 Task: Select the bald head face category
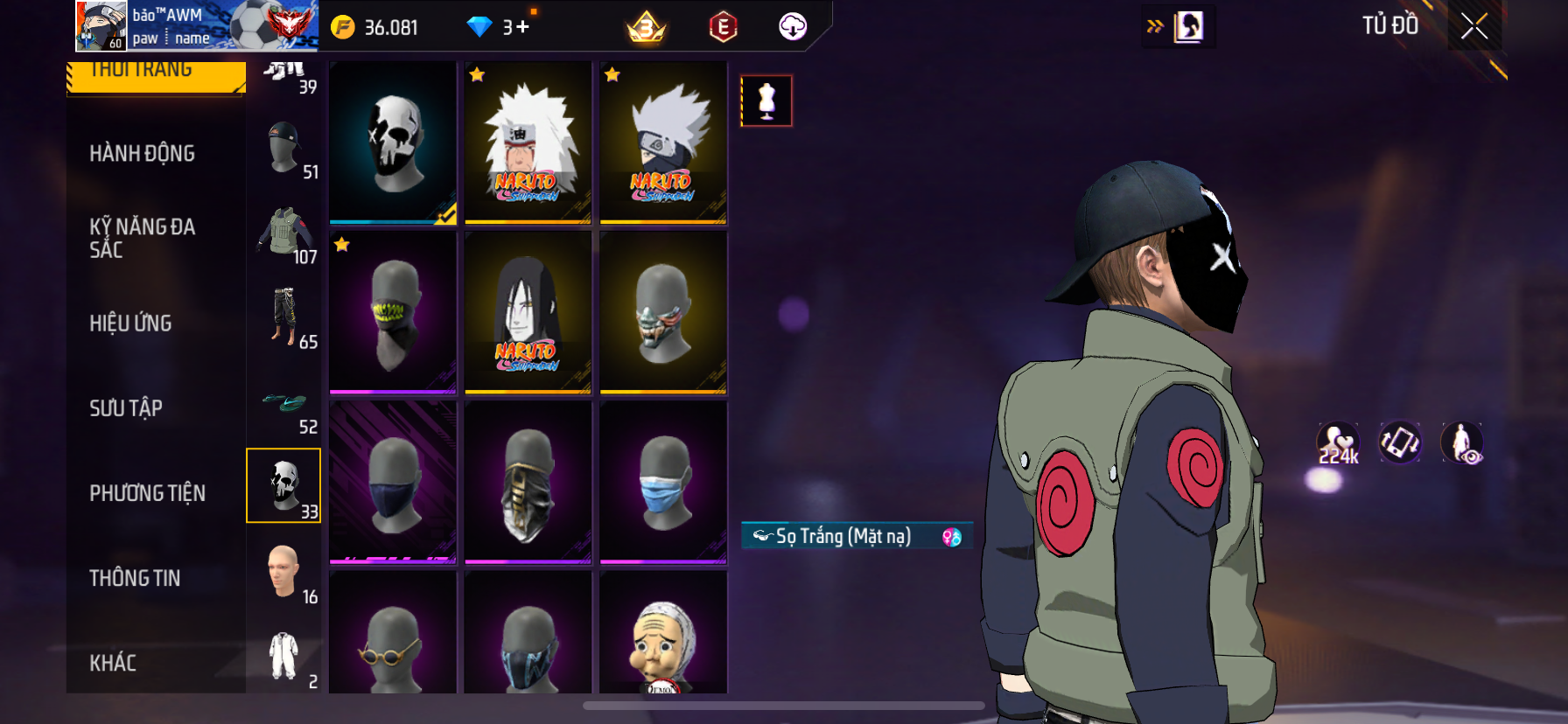tap(284, 572)
